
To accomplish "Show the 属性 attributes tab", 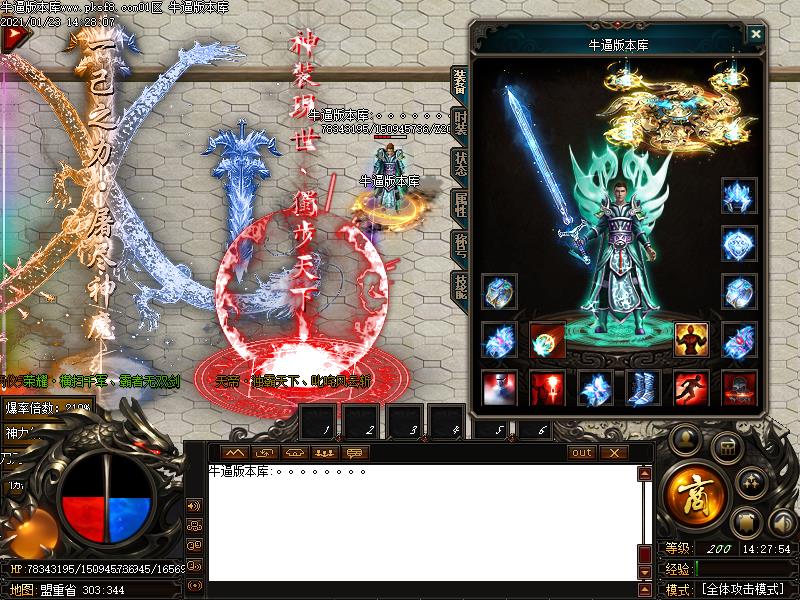I will point(460,207).
